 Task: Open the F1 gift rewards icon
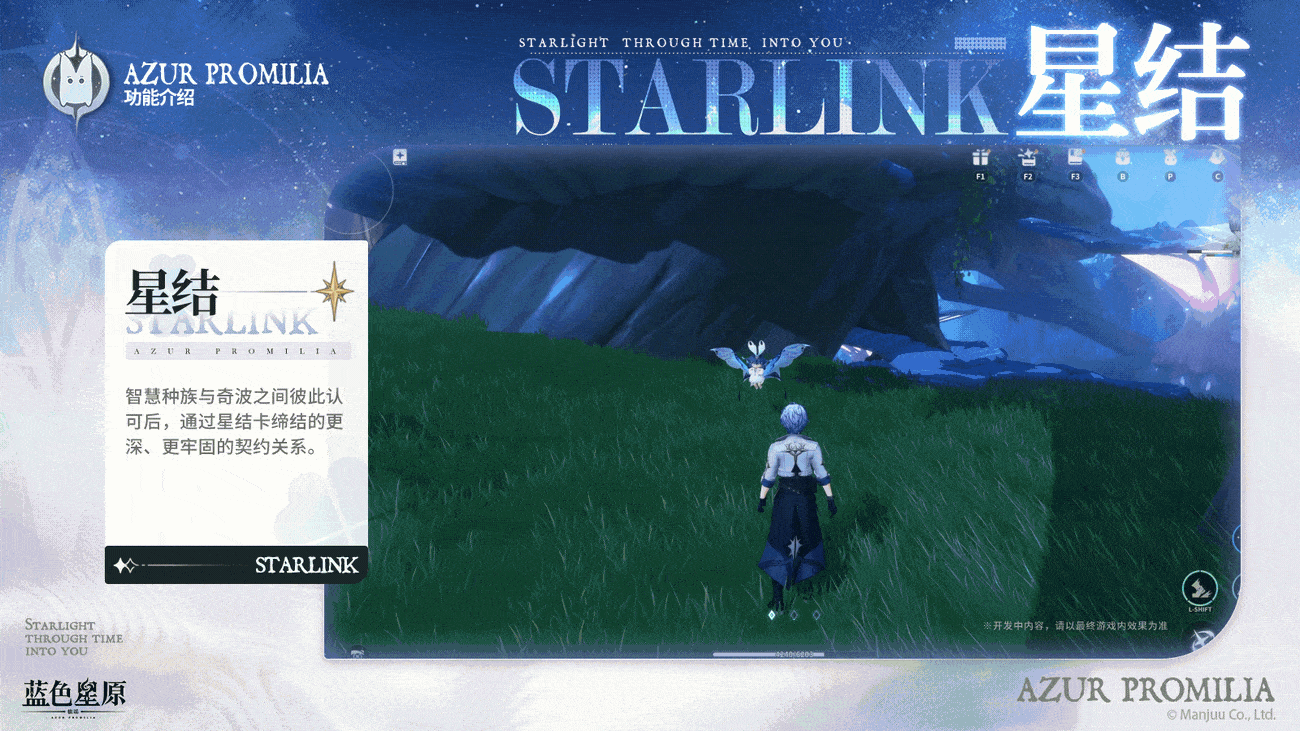pyautogui.click(x=982, y=158)
